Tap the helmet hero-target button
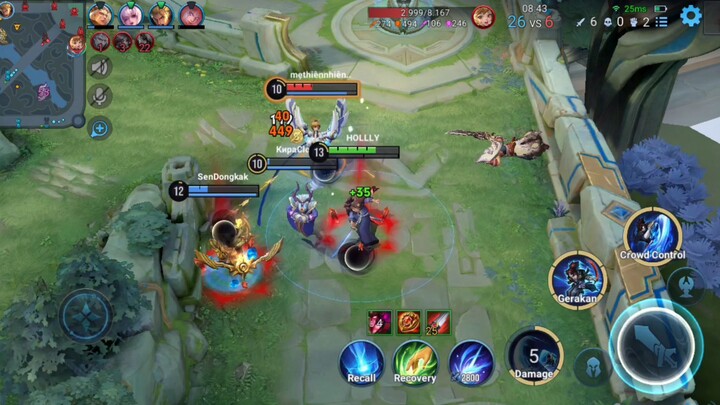This screenshot has width=720, height=405. [x=593, y=366]
